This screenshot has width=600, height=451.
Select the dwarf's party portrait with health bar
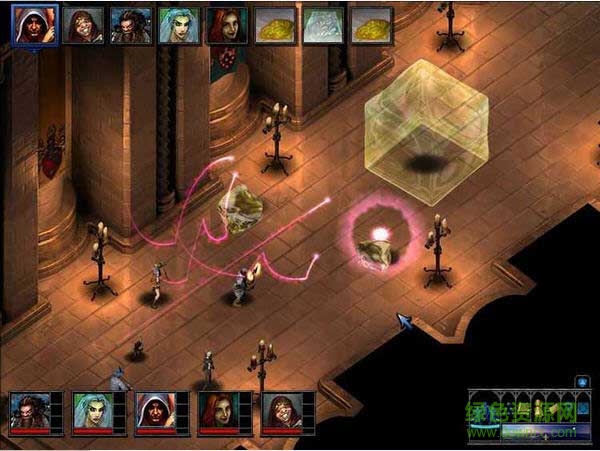29,411
